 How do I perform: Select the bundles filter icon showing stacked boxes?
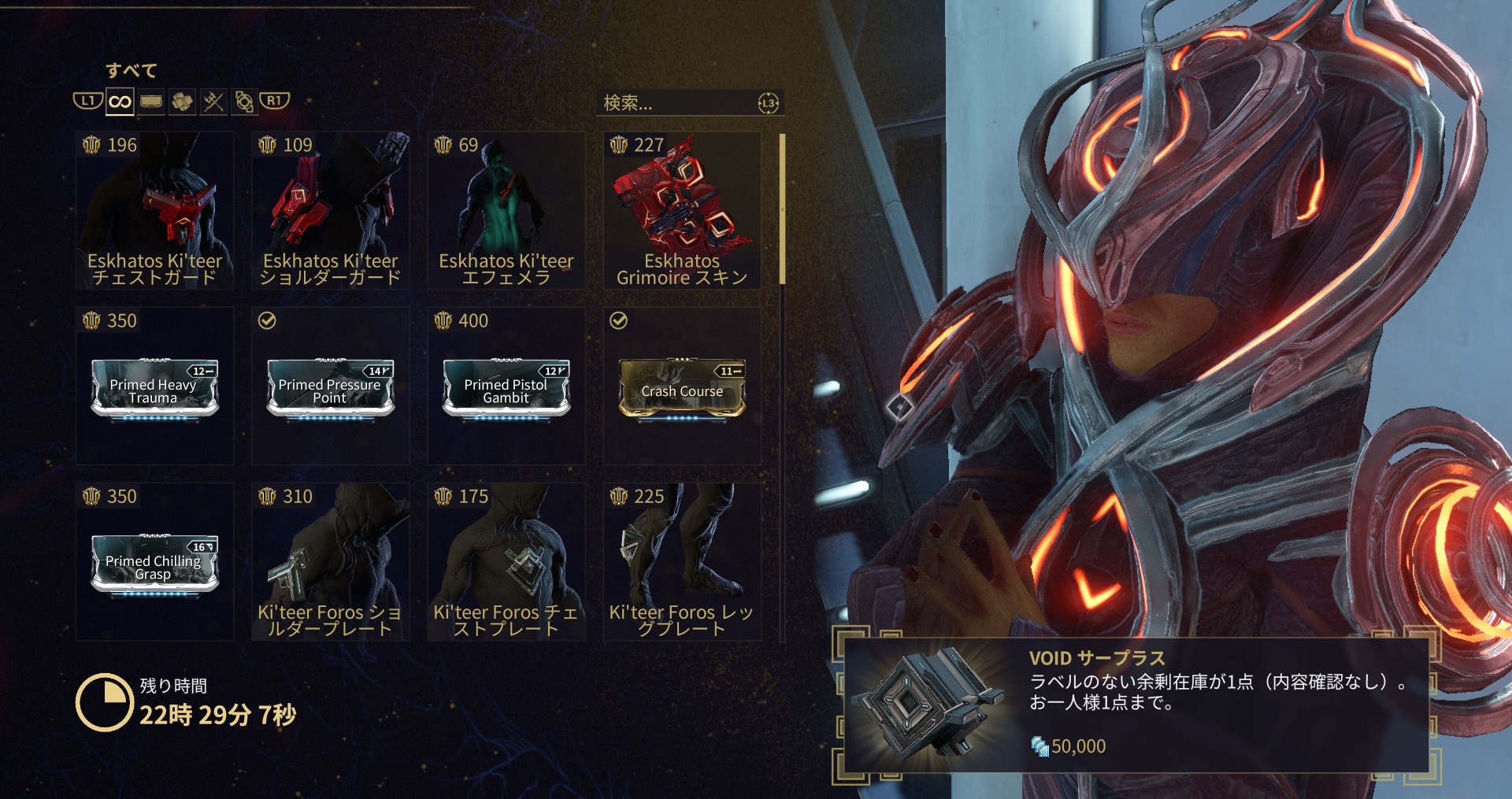point(182,101)
